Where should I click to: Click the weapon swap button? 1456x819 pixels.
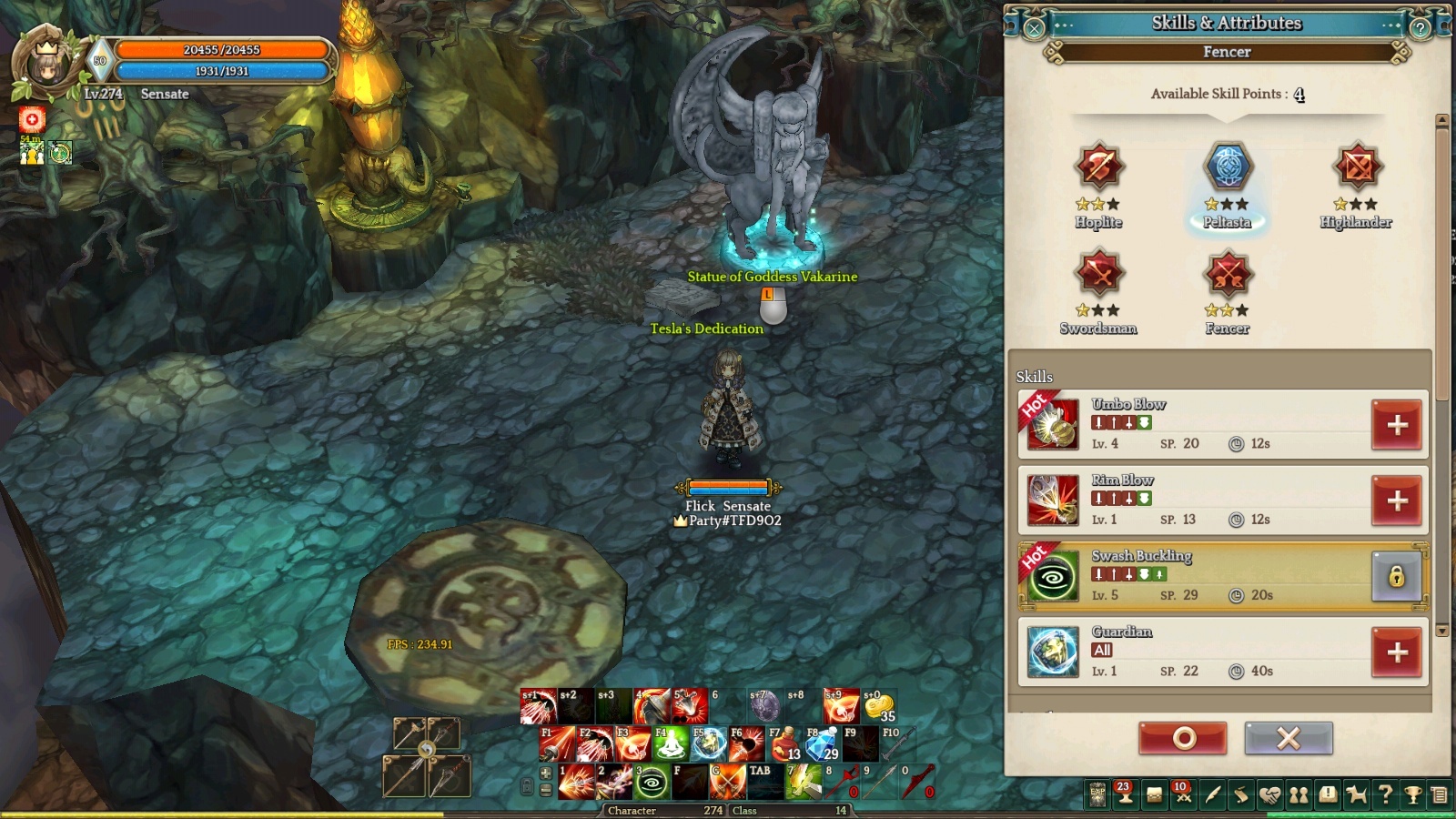[426, 750]
